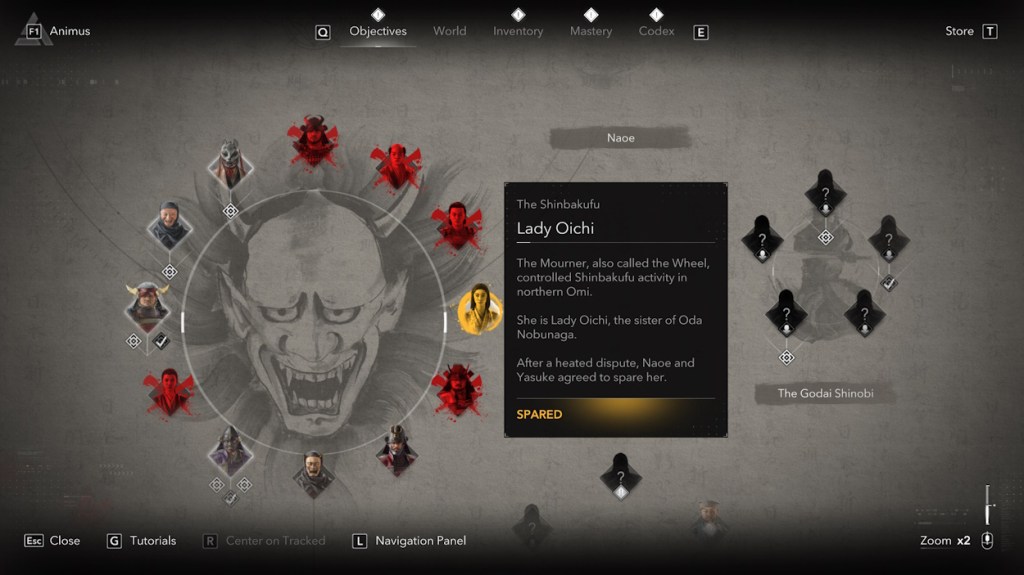Viewport: 1024px width, 575px height.
Task: Click the Oni mask center emblem
Action: point(314,320)
